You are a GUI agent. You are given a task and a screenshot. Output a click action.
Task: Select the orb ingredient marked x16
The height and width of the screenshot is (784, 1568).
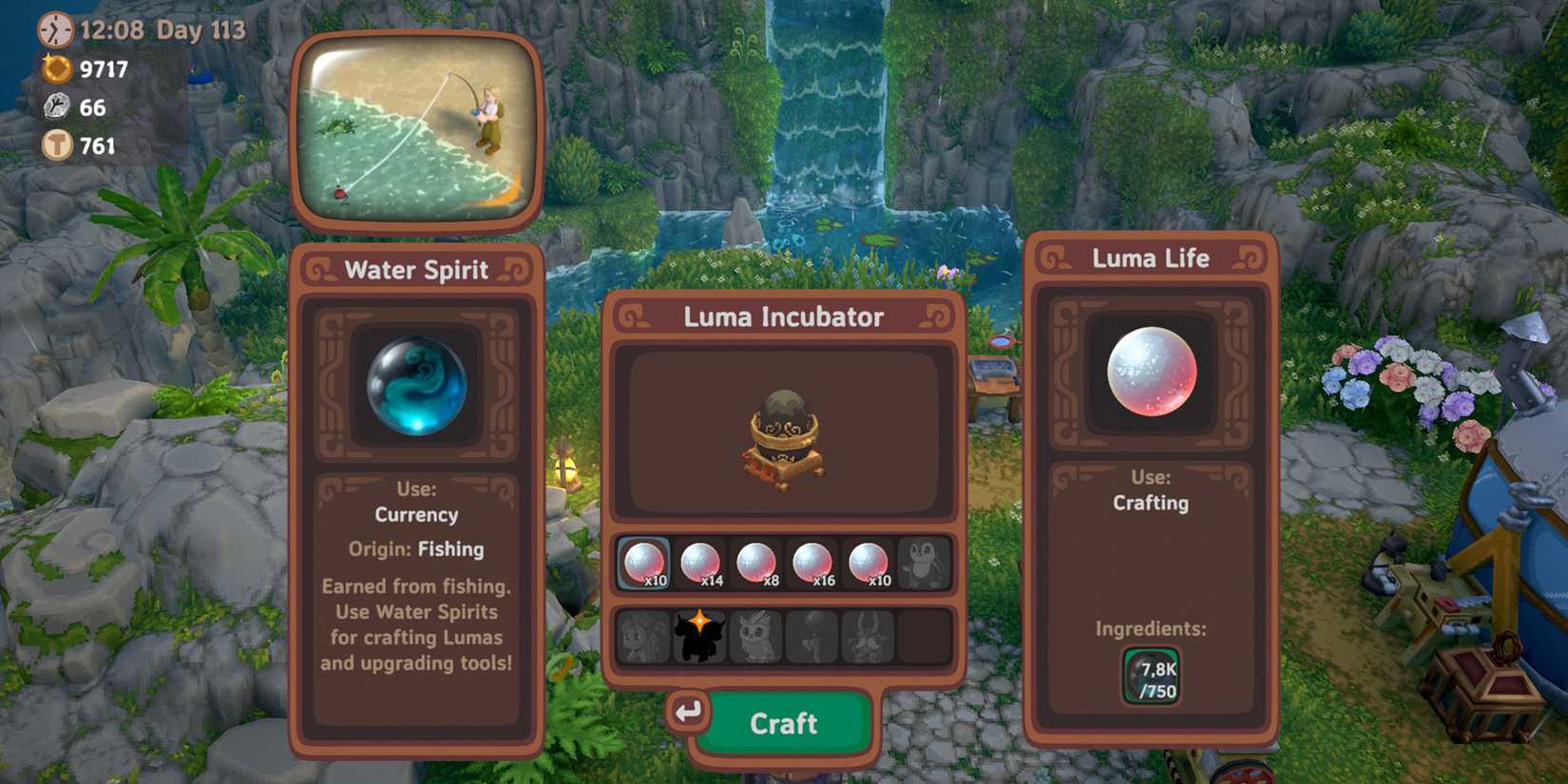[x=814, y=563]
